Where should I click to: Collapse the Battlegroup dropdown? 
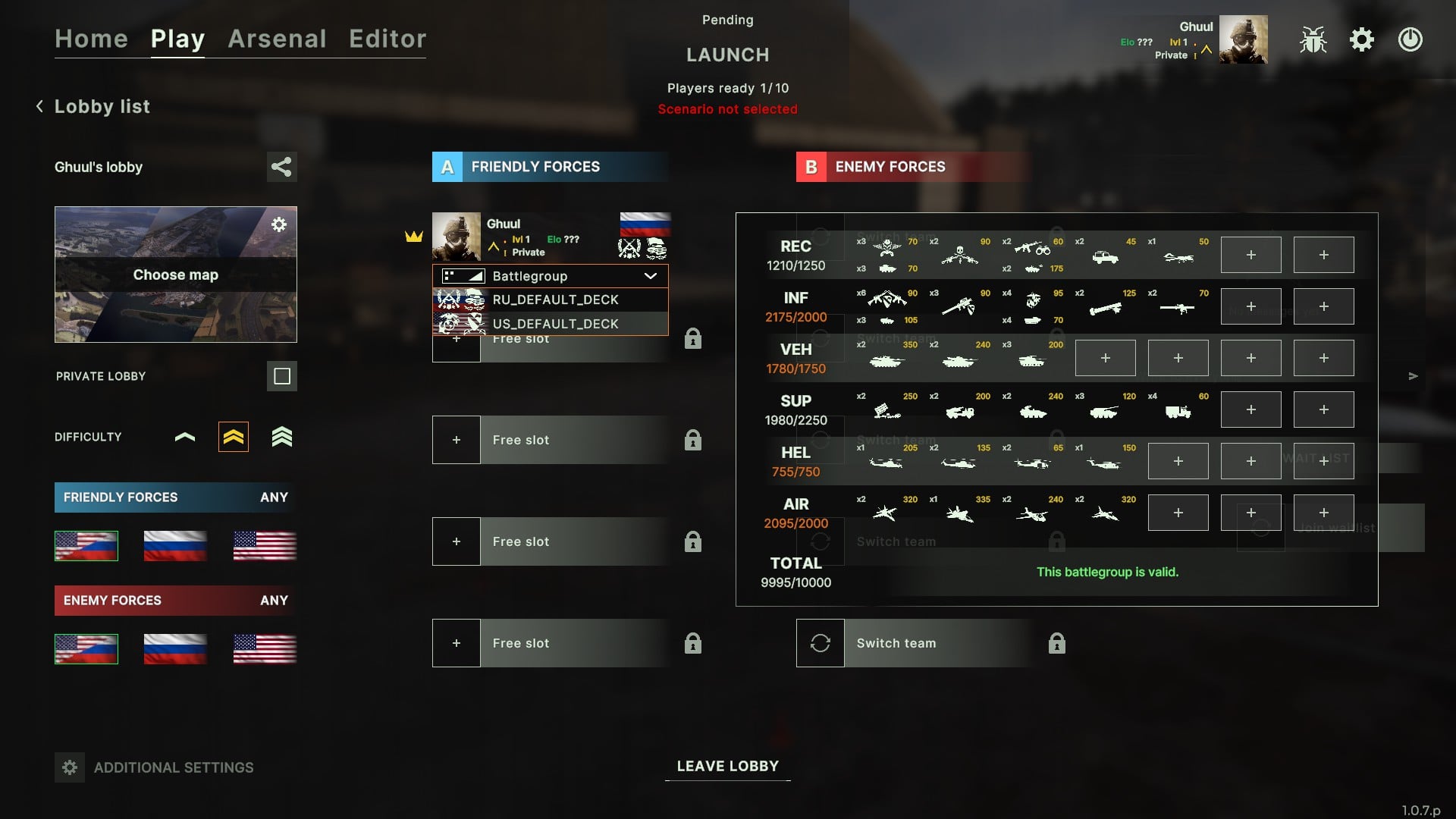tap(651, 276)
